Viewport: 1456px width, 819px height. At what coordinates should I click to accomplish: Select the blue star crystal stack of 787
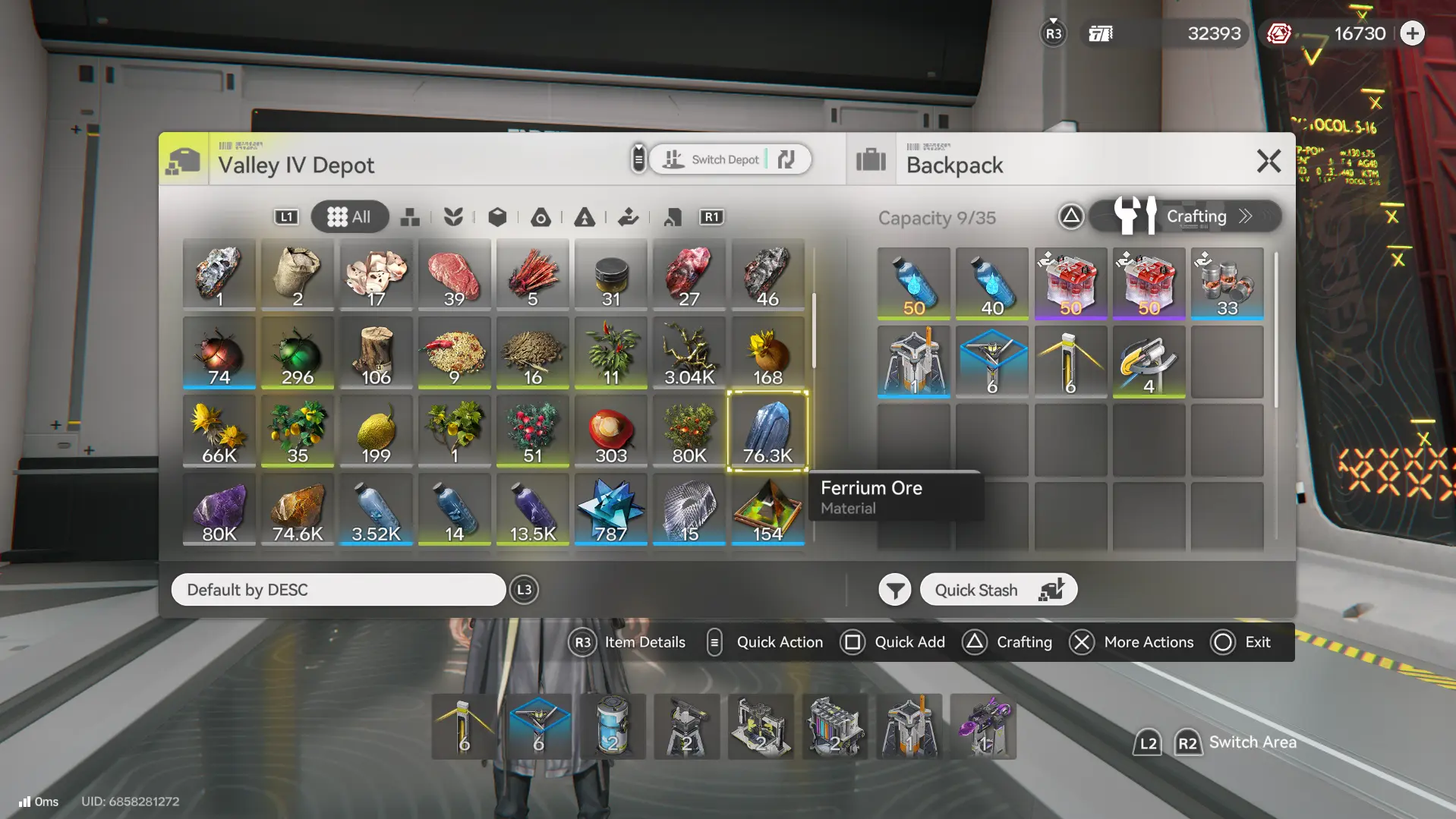610,509
